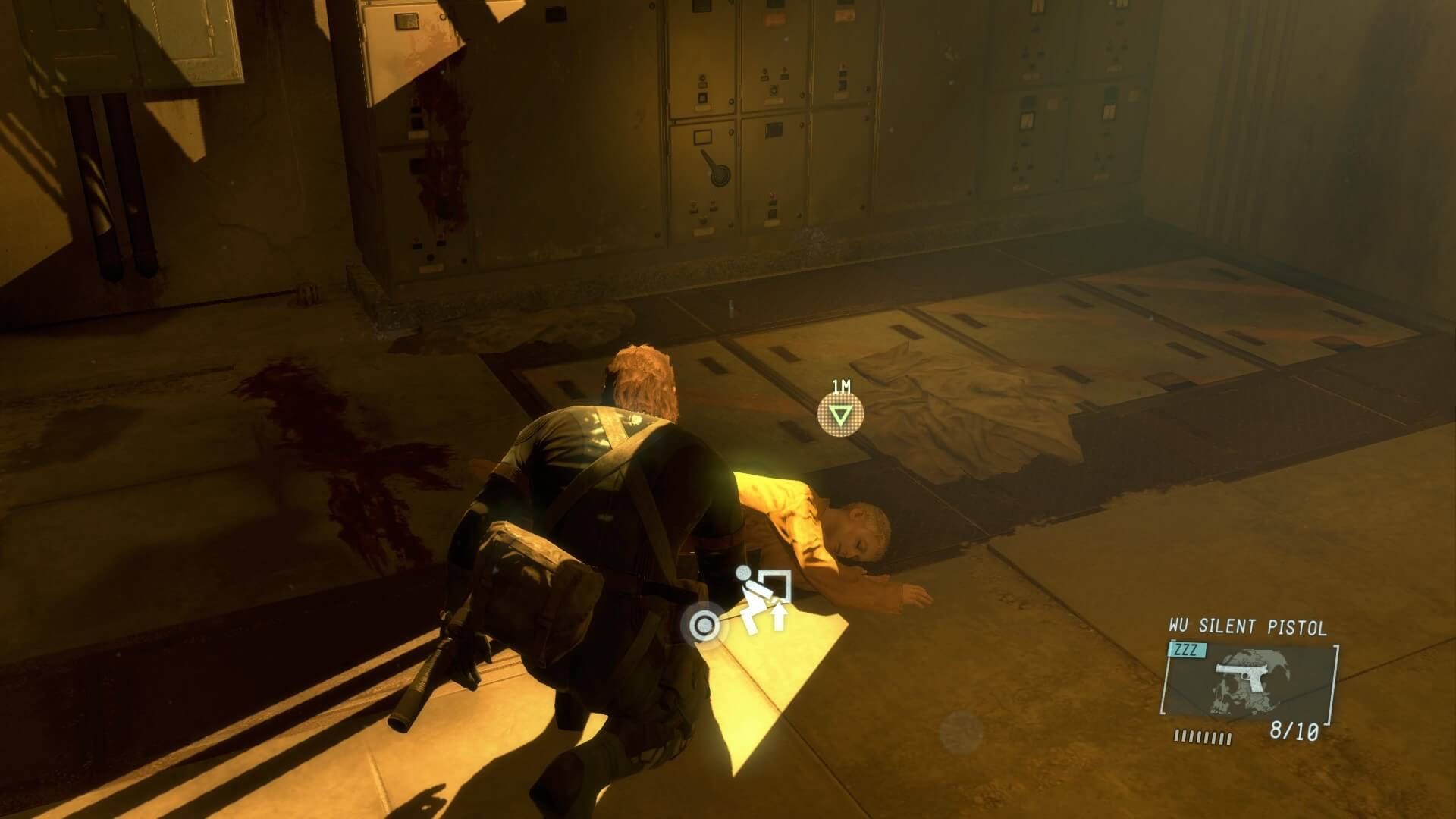Viewport: 1456px width, 819px height.
Task: Click the green triangle 1M marker
Action: tap(840, 415)
